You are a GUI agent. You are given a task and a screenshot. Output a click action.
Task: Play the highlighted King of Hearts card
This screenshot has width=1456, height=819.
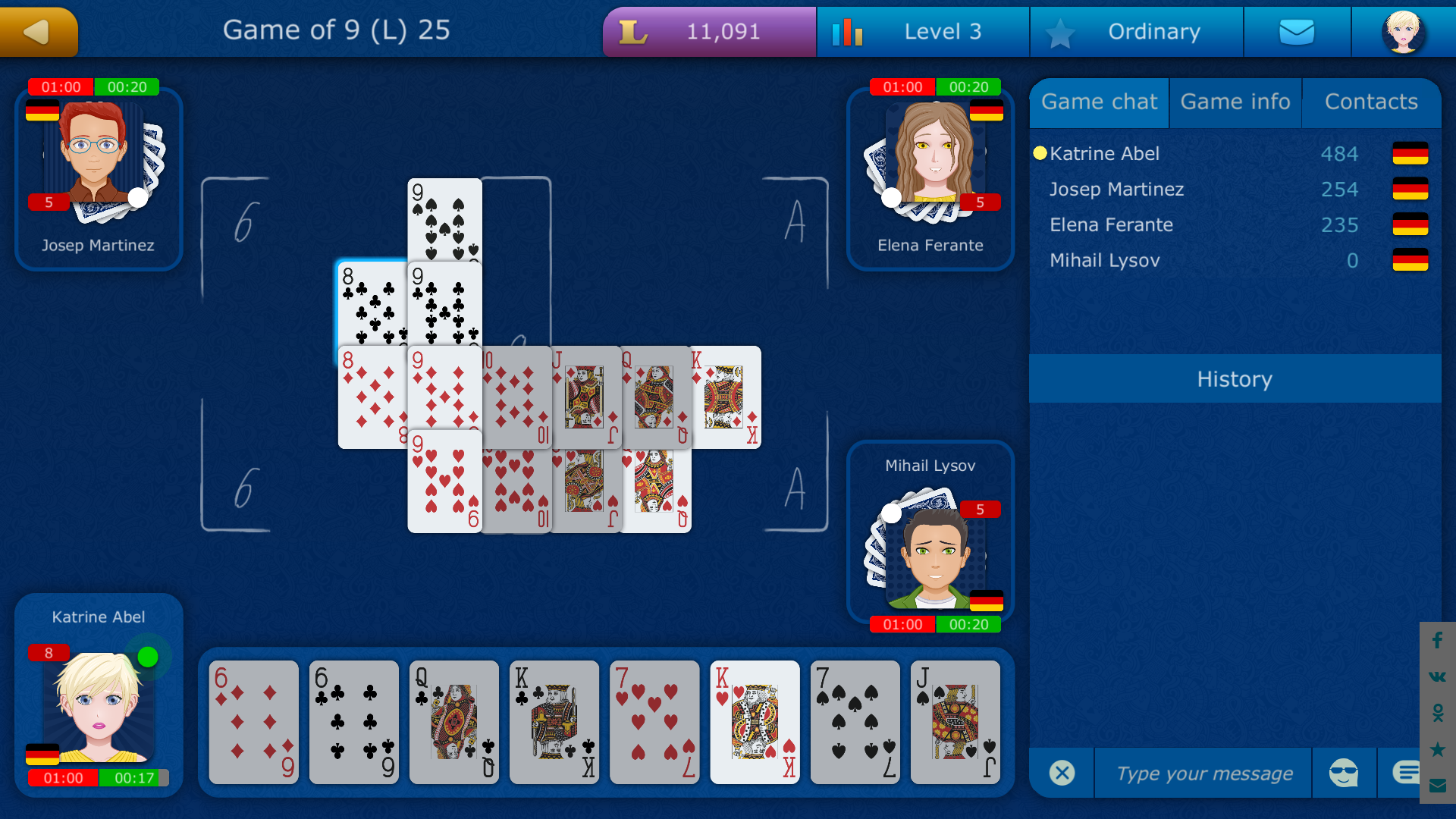[x=755, y=722]
